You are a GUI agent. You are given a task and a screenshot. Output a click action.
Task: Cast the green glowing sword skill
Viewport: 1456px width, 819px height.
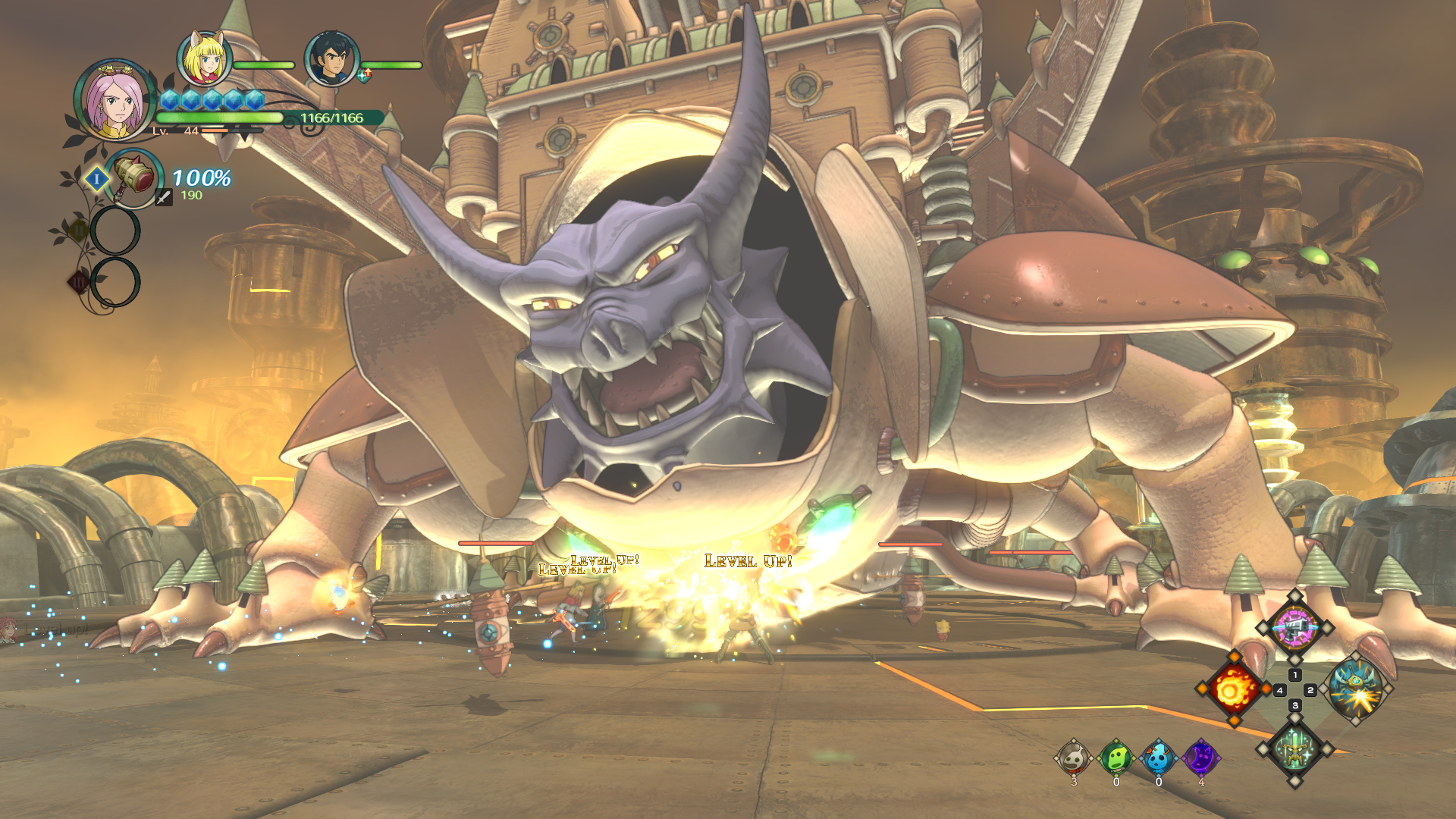click(1294, 750)
